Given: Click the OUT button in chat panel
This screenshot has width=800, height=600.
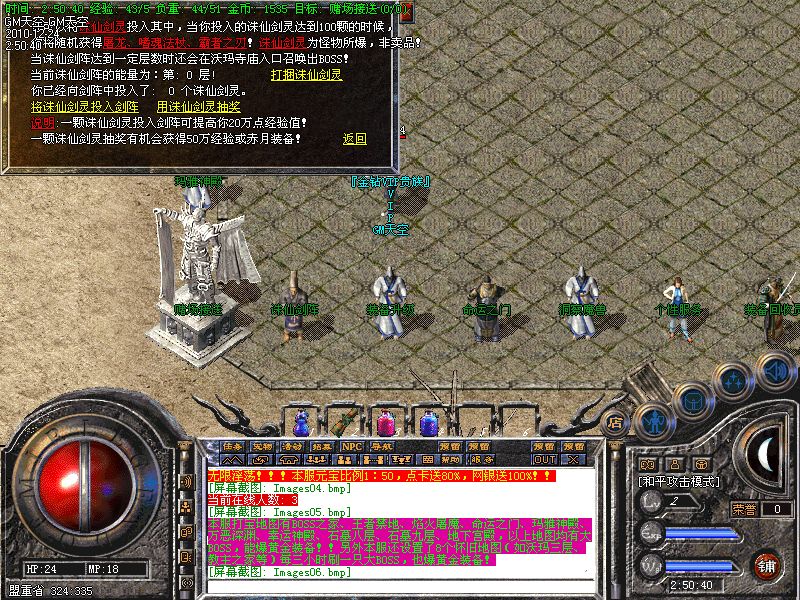Looking at the screenshot, I should pos(544,460).
